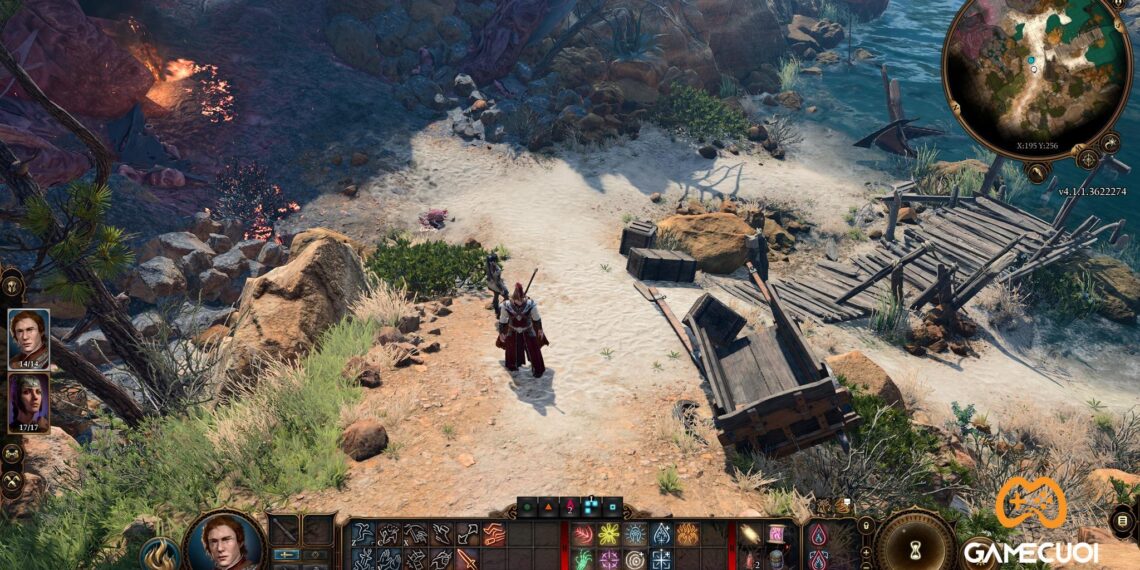The image size is (1140, 570).
Task: Use the red claw slash spell
Action: coord(582,535)
